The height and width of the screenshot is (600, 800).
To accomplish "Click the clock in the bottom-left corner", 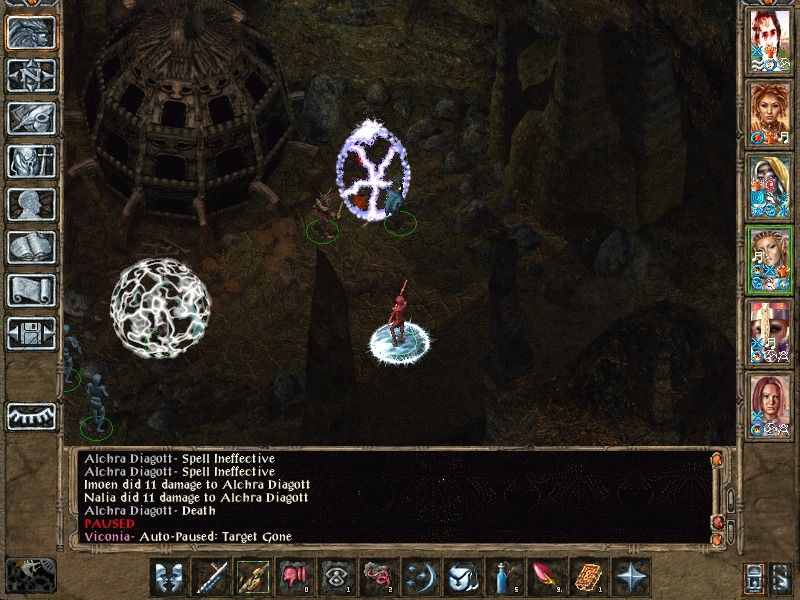I will click(30, 573).
